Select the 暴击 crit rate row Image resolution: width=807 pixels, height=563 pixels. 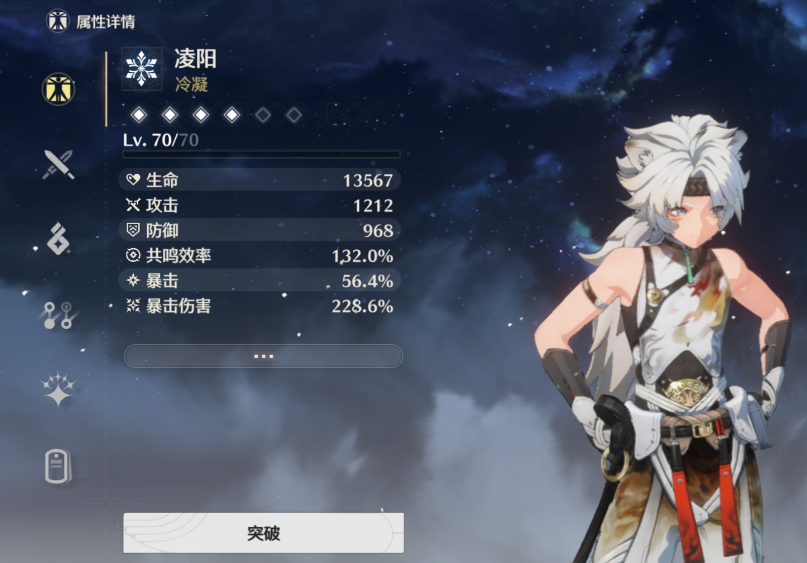coord(261,281)
